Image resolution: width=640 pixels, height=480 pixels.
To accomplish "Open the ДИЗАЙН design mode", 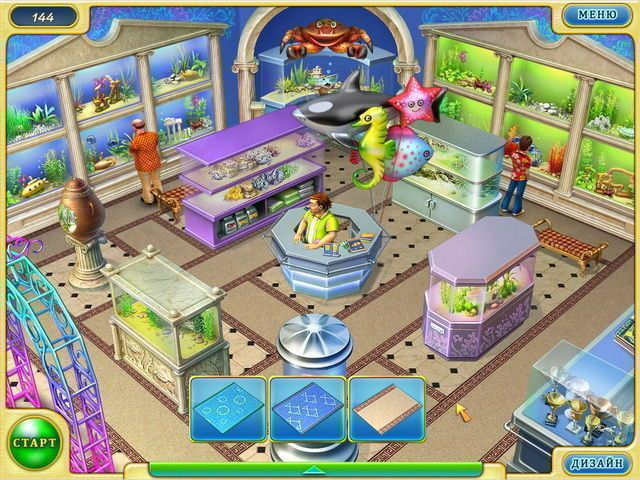I will click(x=599, y=465).
